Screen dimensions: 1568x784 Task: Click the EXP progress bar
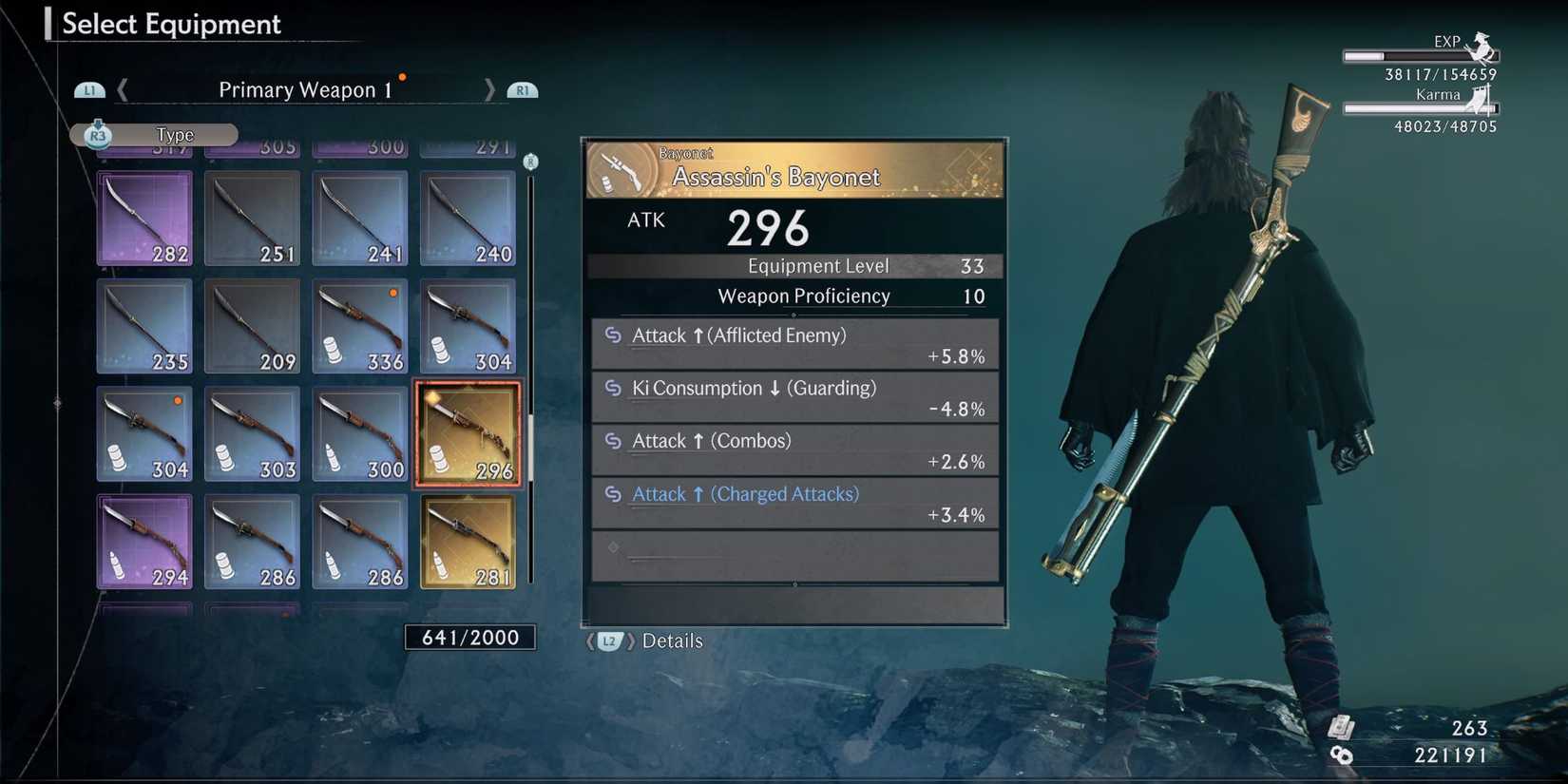1413,54
